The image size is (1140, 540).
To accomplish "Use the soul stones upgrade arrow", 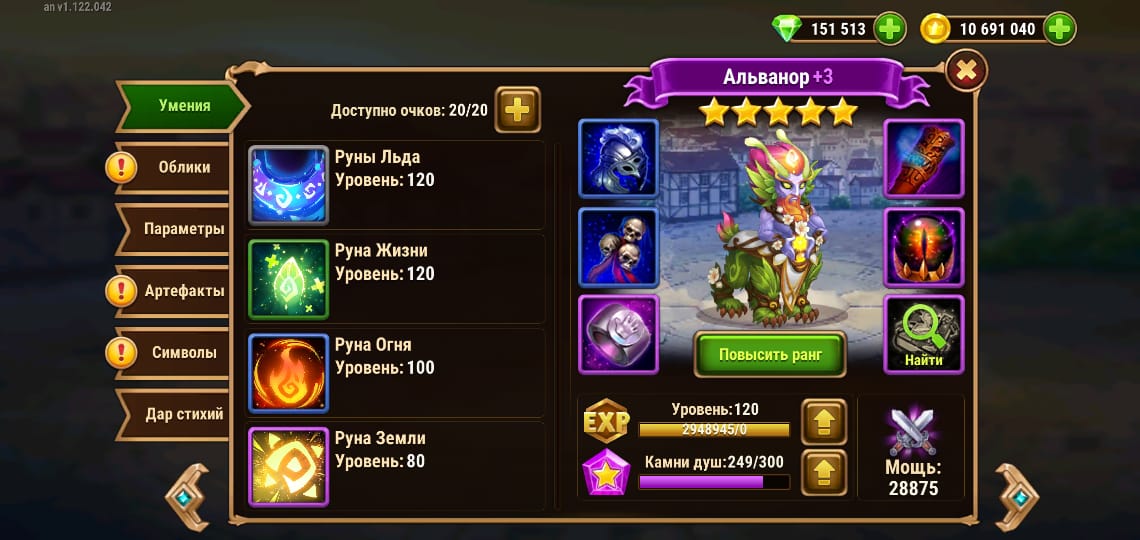I will pos(824,472).
